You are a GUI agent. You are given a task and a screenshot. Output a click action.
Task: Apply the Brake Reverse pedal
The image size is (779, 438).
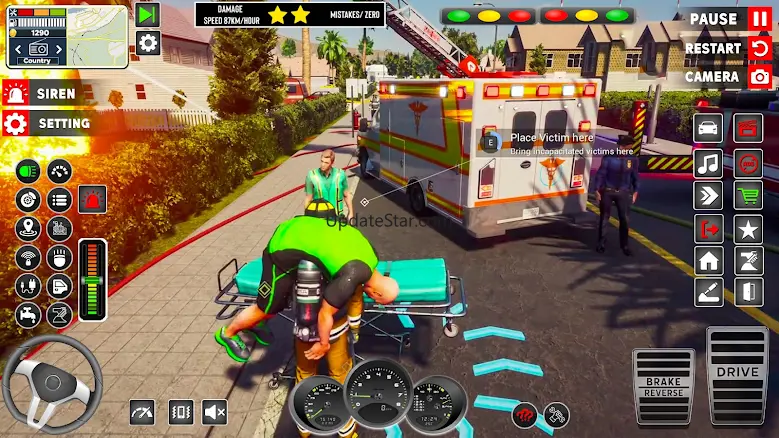[664, 385]
